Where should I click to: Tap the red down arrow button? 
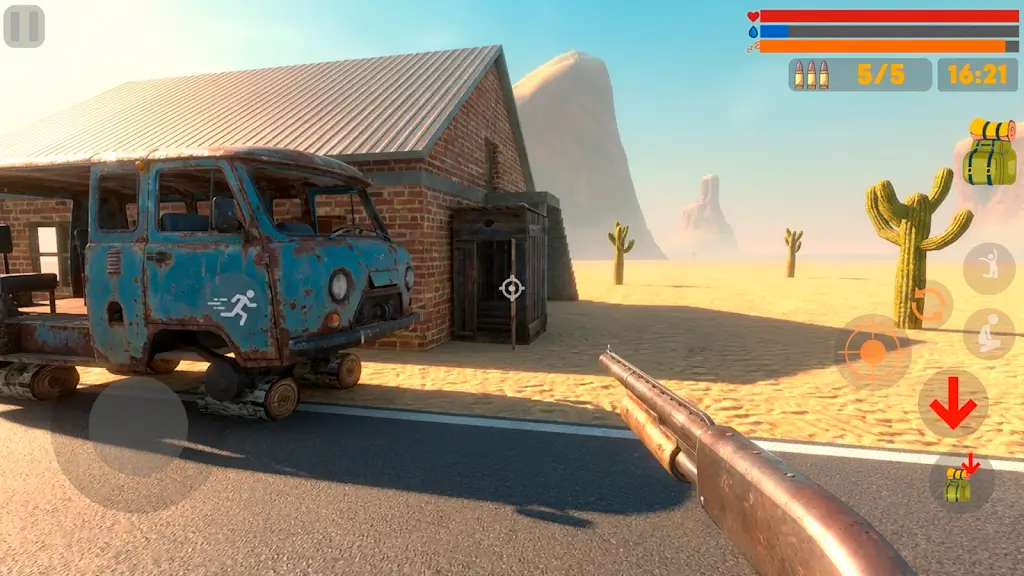tap(952, 404)
